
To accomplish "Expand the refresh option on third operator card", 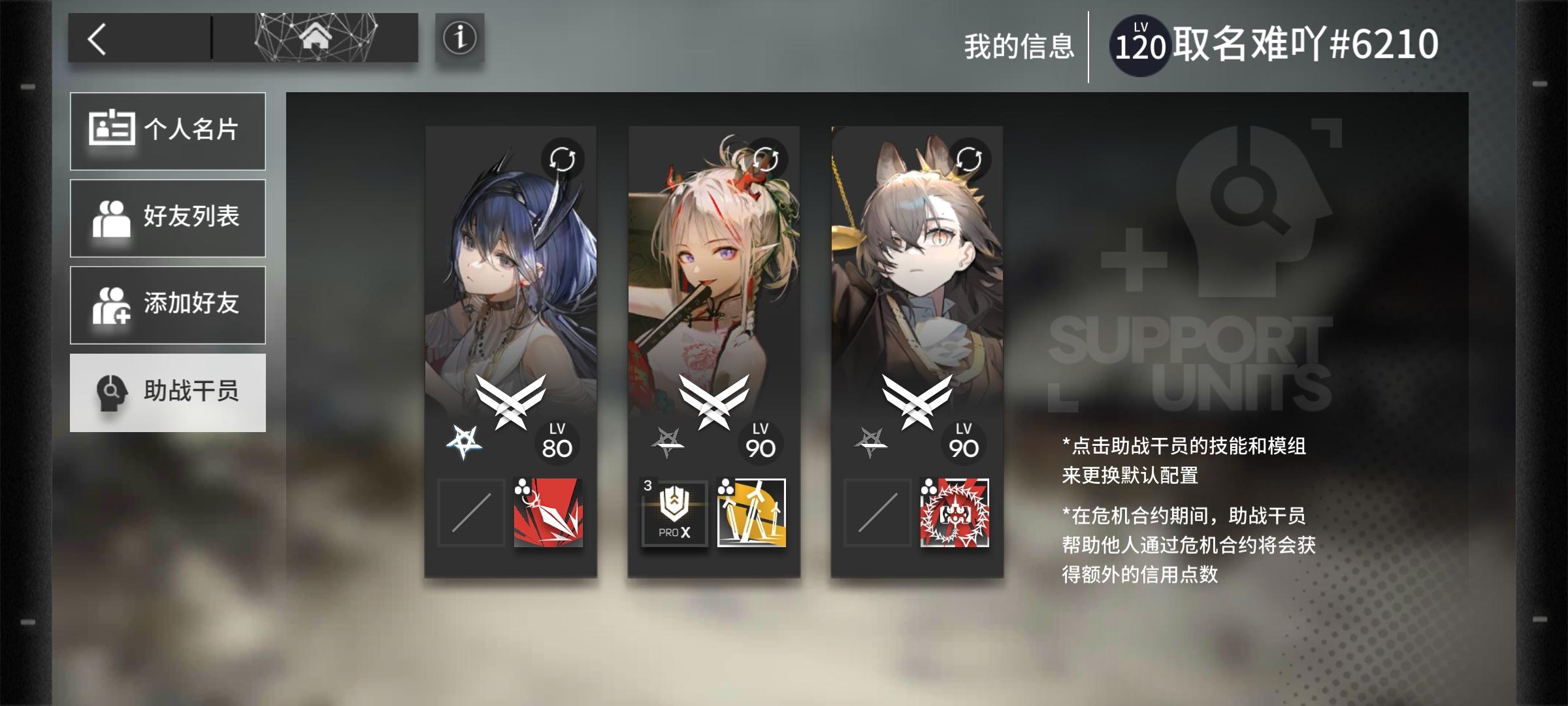I will pos(970,158).
